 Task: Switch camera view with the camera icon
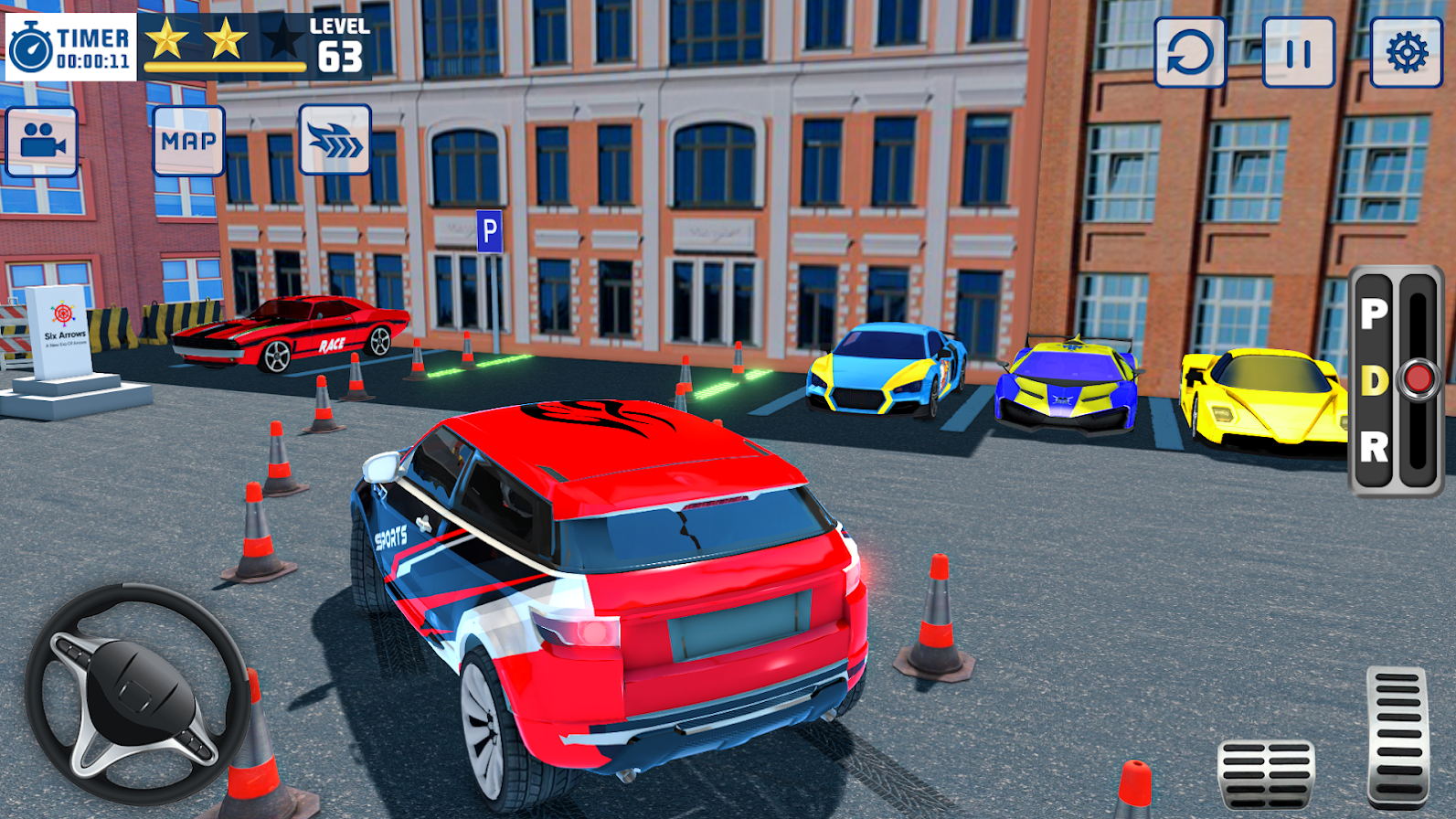pyautogui.click(x=42, y=141)
